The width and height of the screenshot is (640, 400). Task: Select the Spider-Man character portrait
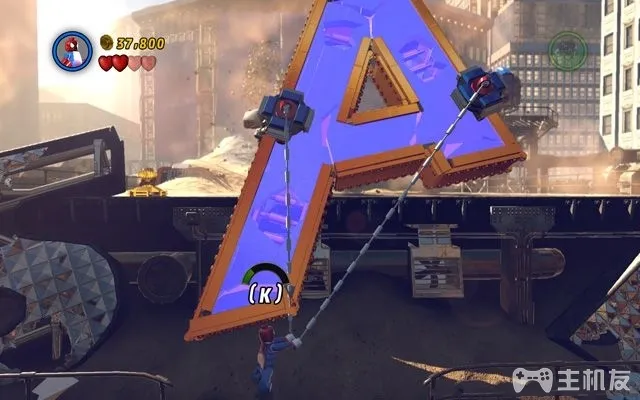(72, 50)
